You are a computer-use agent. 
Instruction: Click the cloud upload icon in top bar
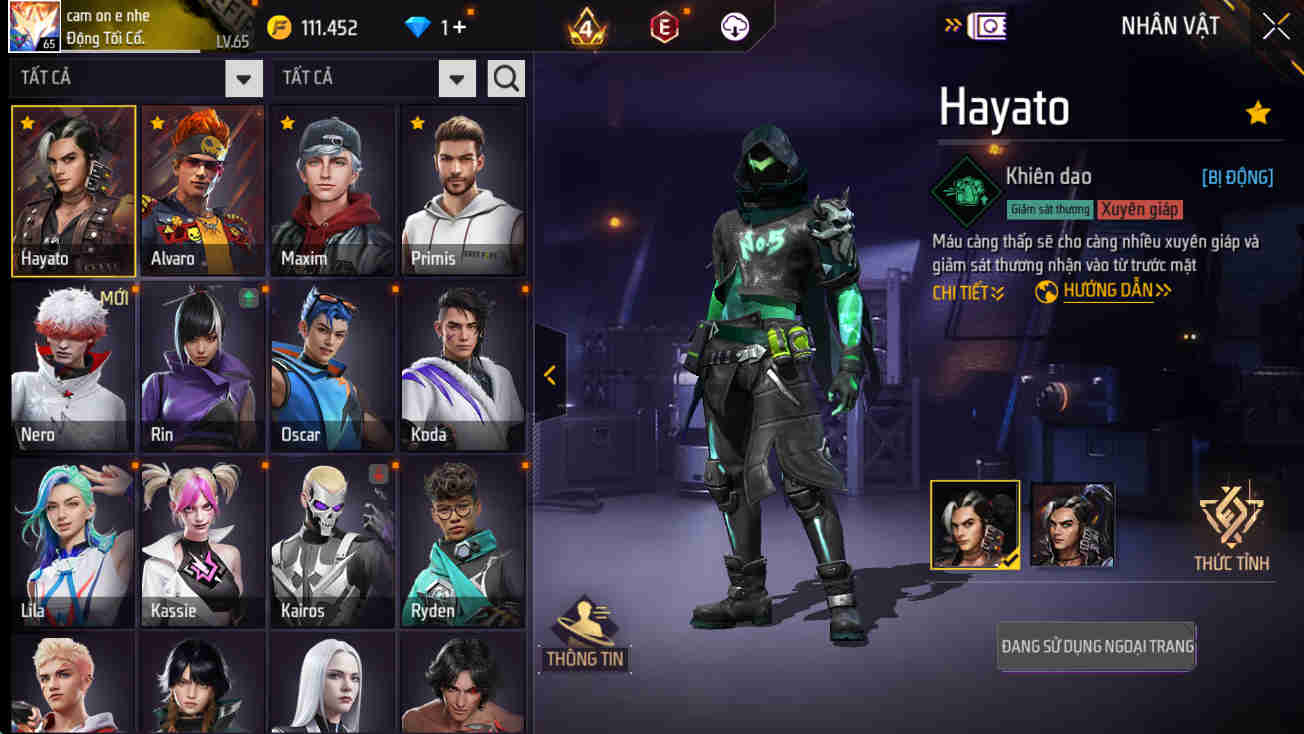point(736,27)
